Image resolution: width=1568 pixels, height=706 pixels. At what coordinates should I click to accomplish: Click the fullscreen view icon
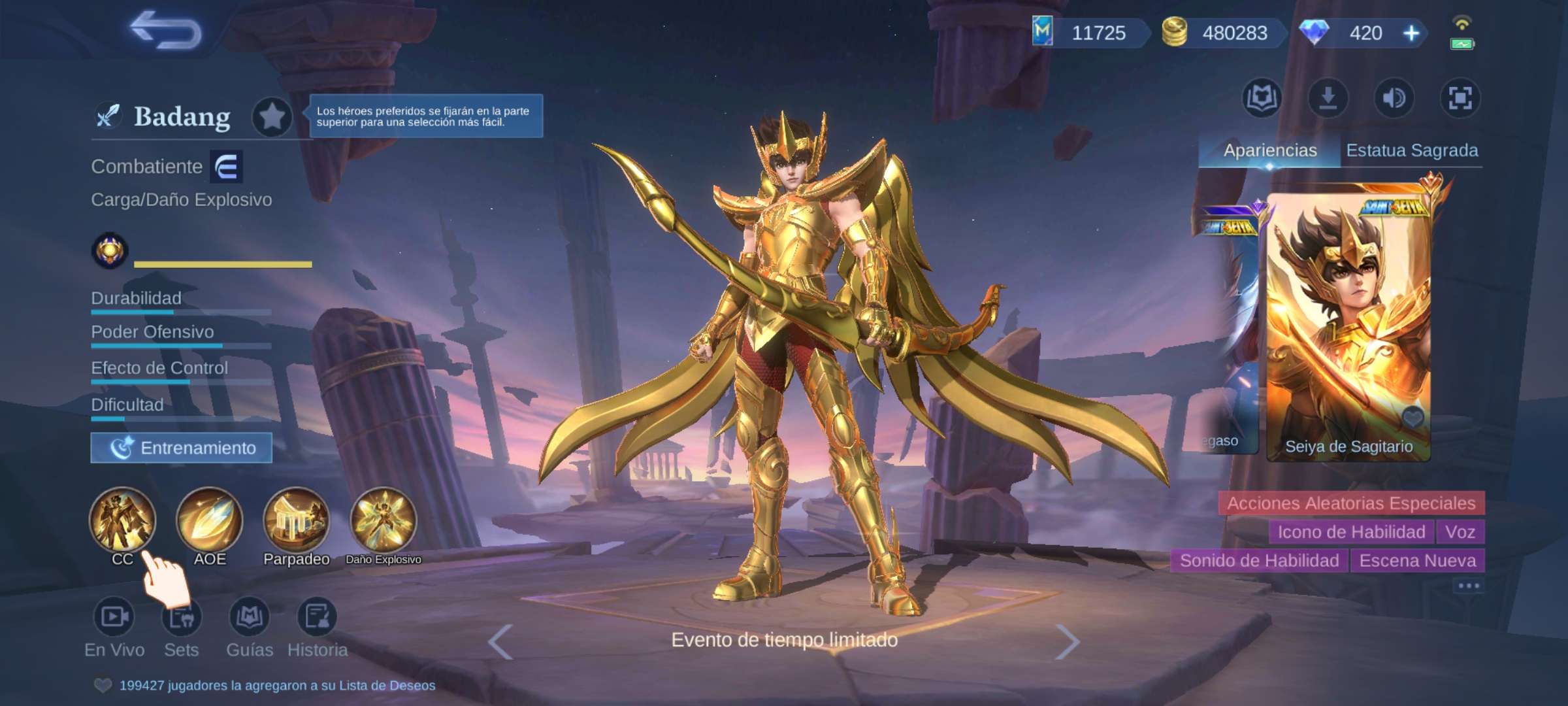click(x=1462, y=98)
